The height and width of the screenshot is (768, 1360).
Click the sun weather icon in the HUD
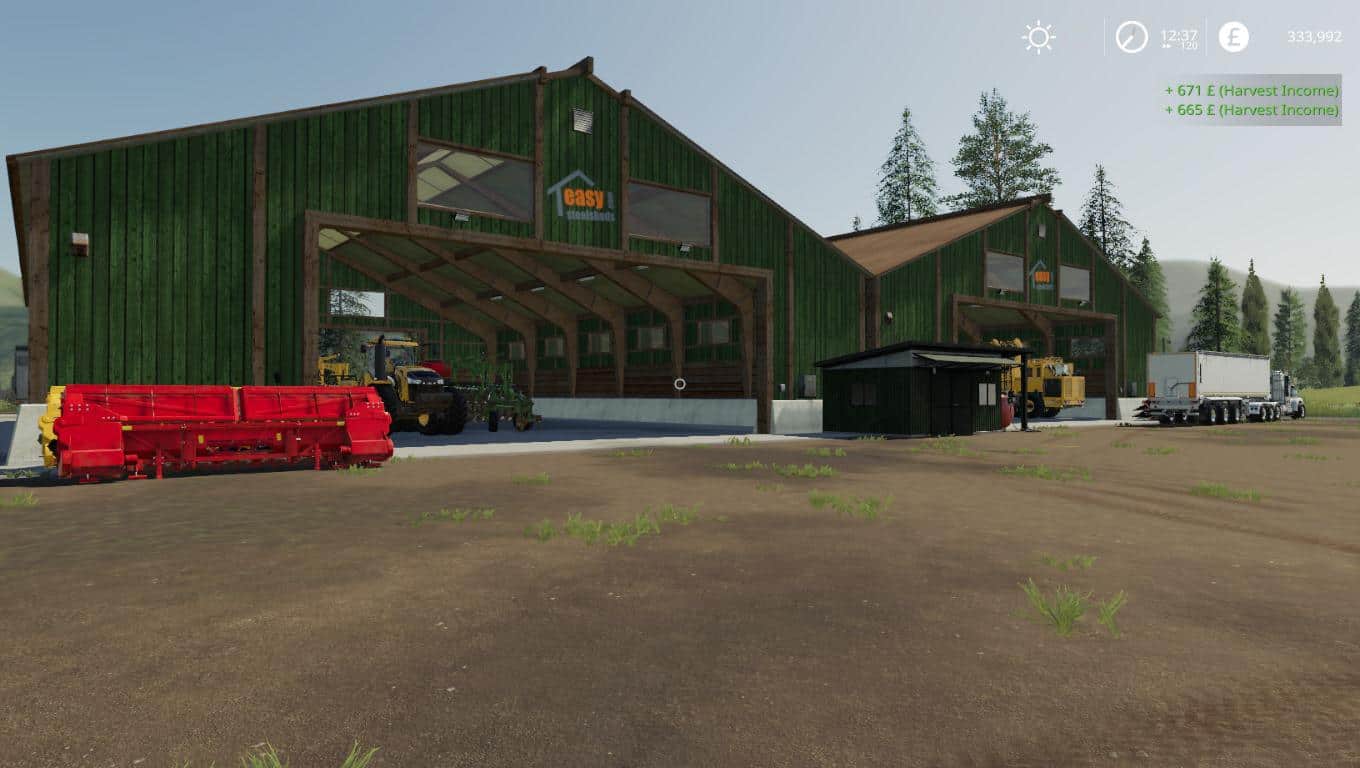pos(1038,36)
